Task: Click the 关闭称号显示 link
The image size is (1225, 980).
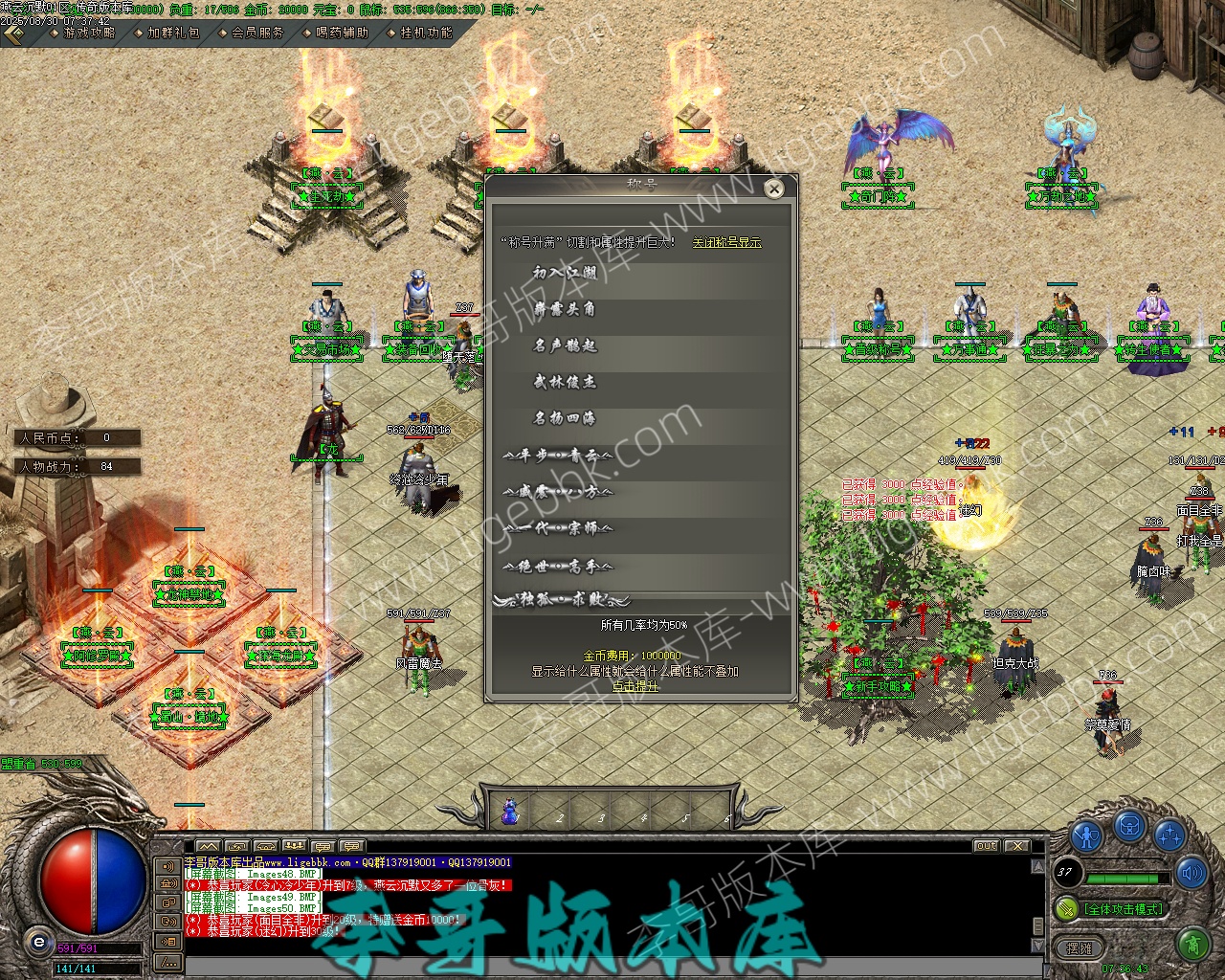Action: [x=726, y=243]
